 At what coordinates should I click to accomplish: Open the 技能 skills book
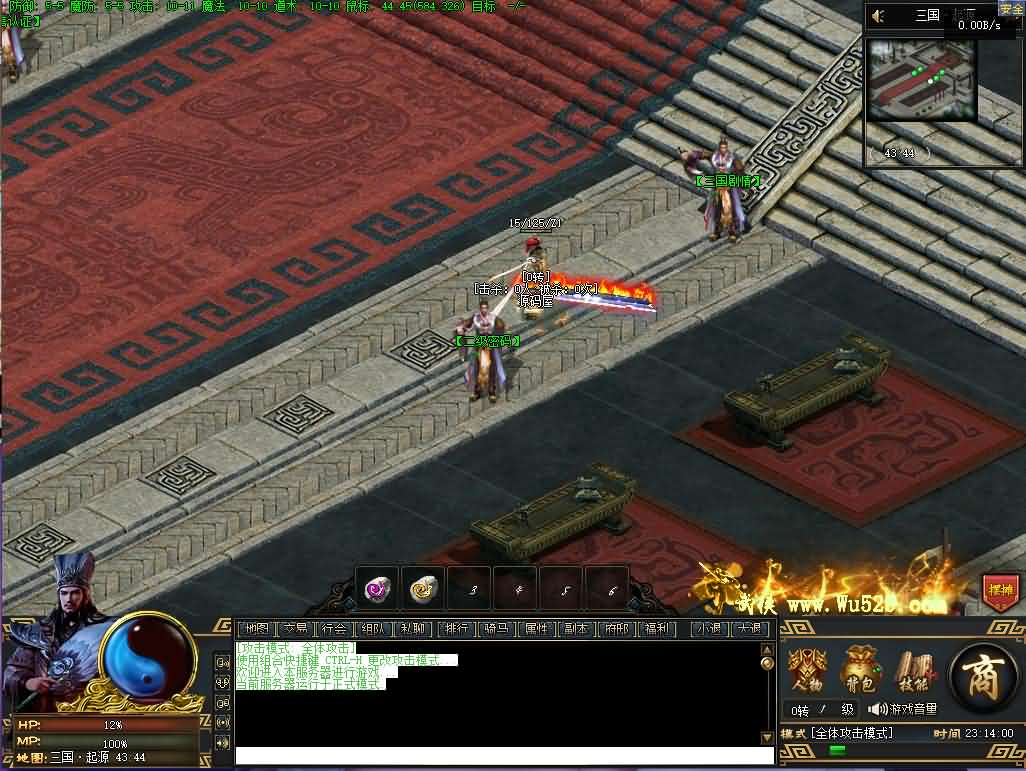pyautogui.click(x=912, y=669)
